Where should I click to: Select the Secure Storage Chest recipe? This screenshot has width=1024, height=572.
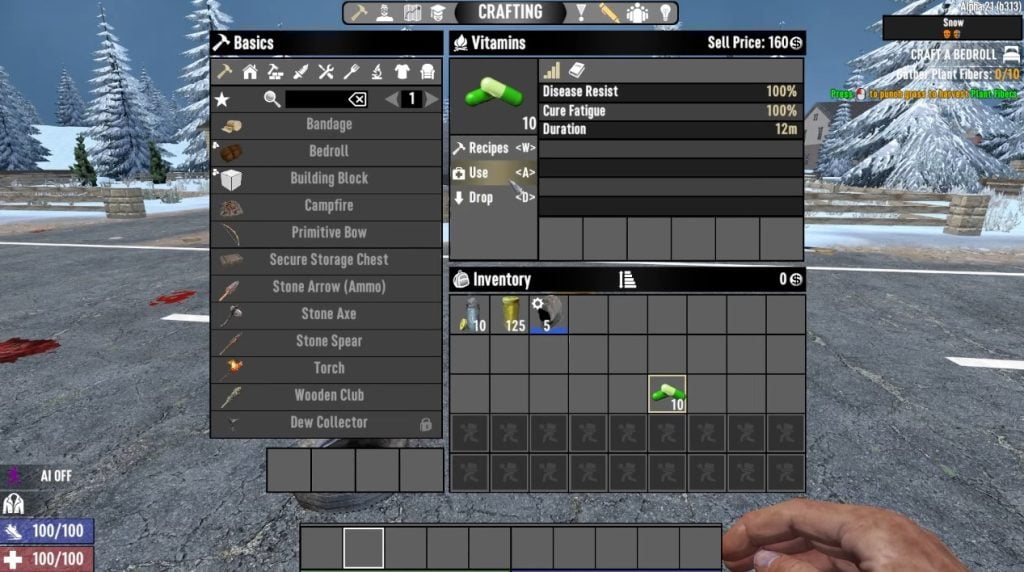click(x=327, y=260)
